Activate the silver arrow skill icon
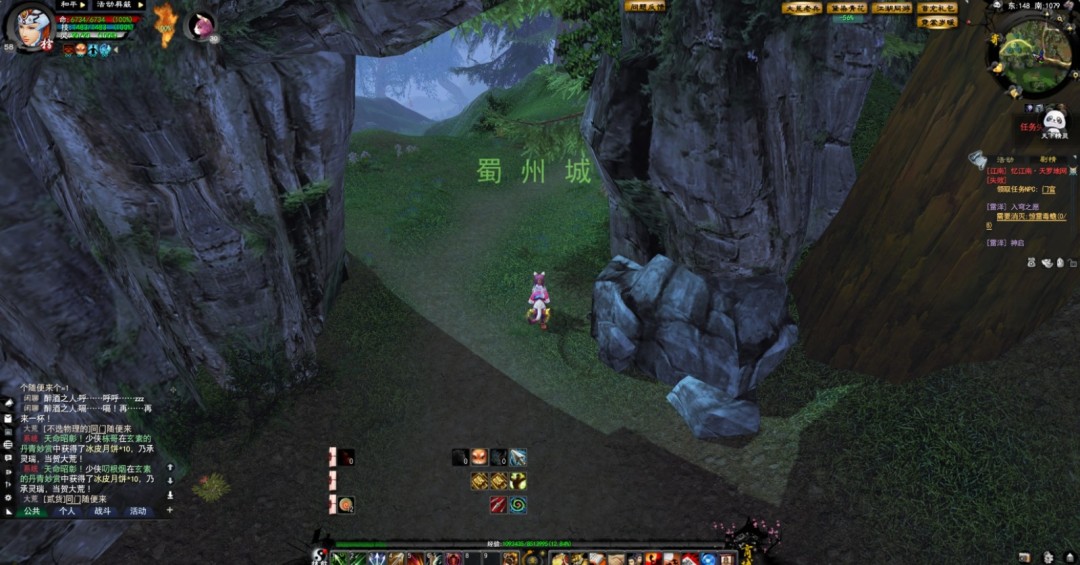Image resolution: width=1080 pixels, height=565 pixels. [x=518, y=457]
